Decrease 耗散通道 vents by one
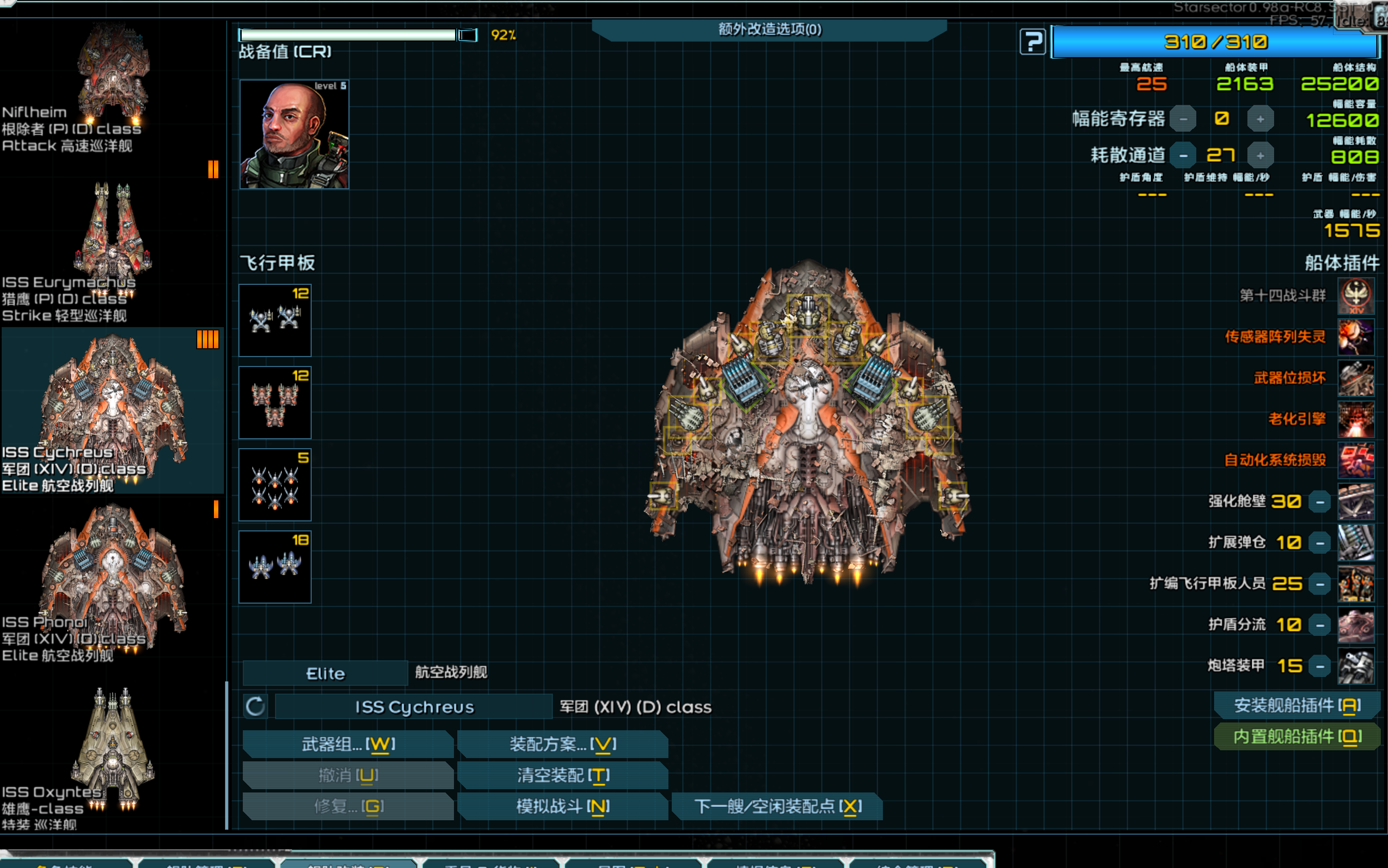 (x=1183, y=155)
